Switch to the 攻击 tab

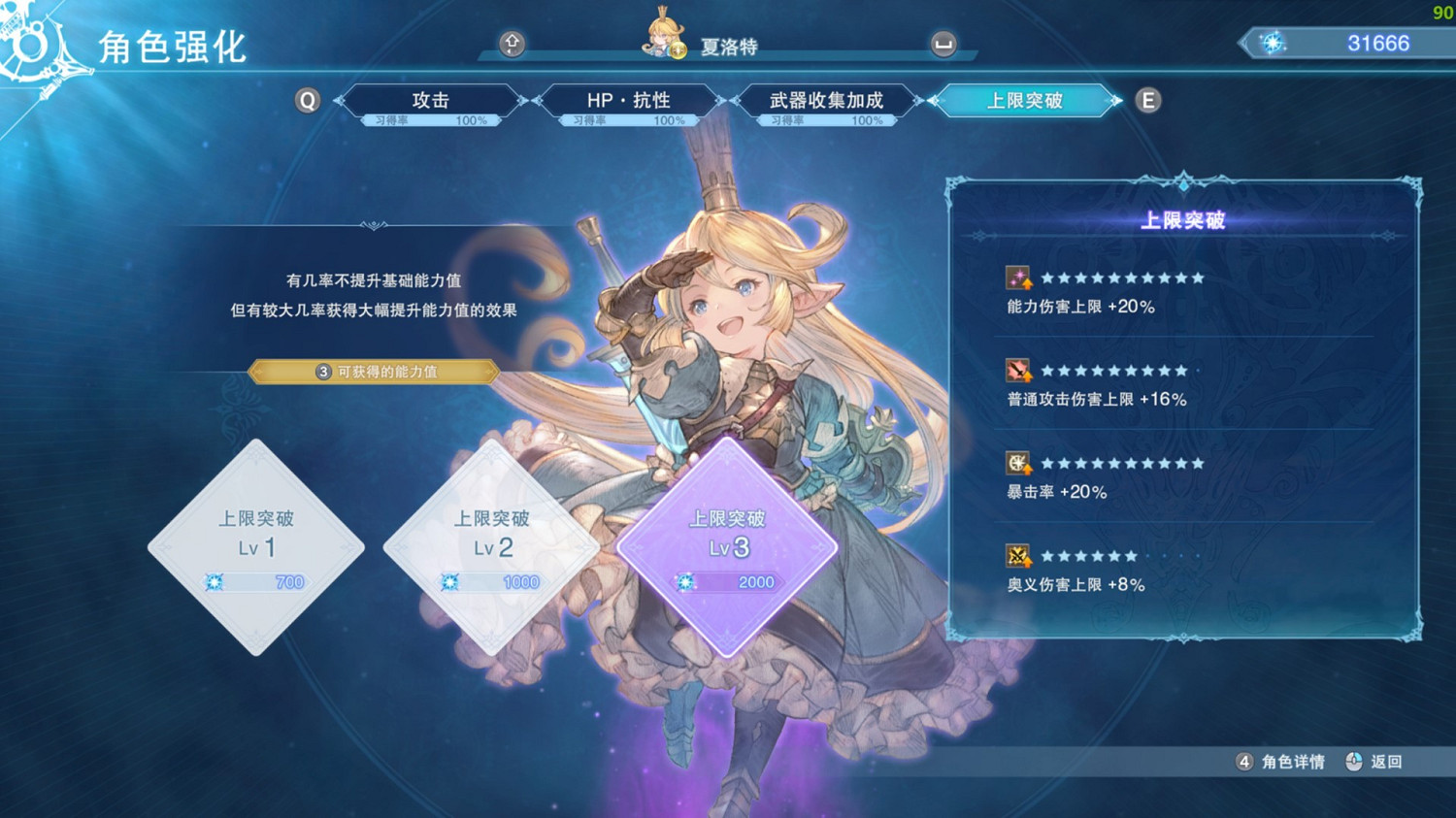pos(433,99)
